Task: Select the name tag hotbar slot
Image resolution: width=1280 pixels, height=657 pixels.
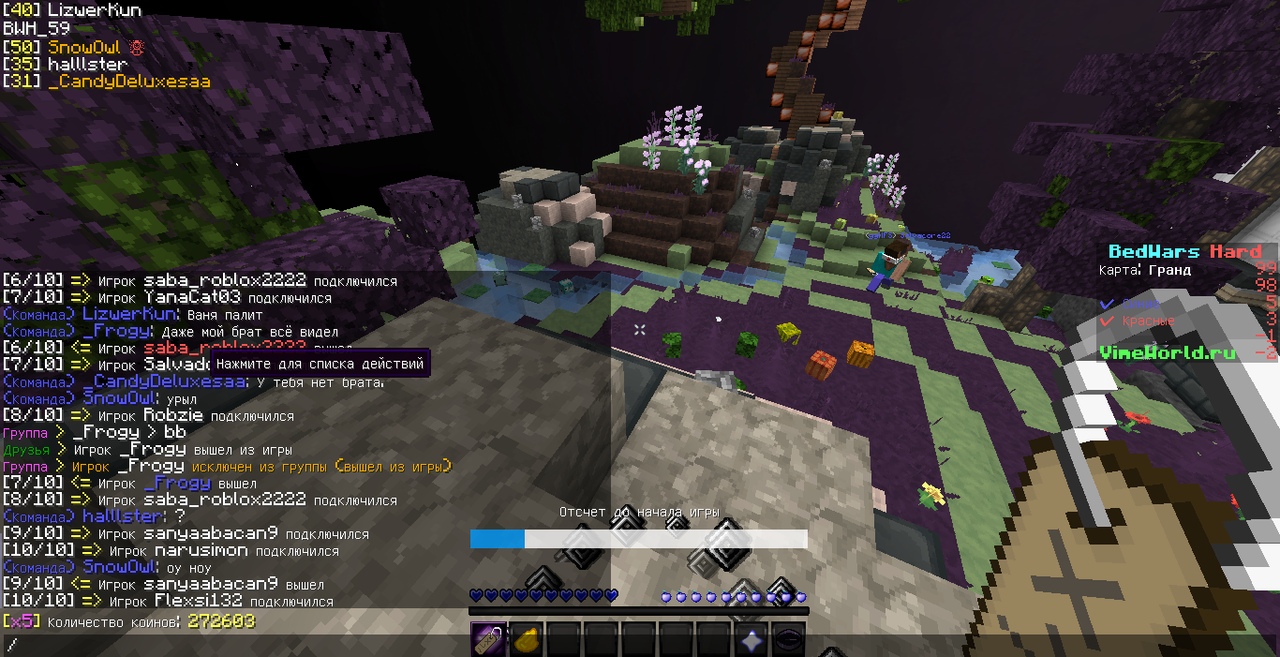Action: pos(488,639)
